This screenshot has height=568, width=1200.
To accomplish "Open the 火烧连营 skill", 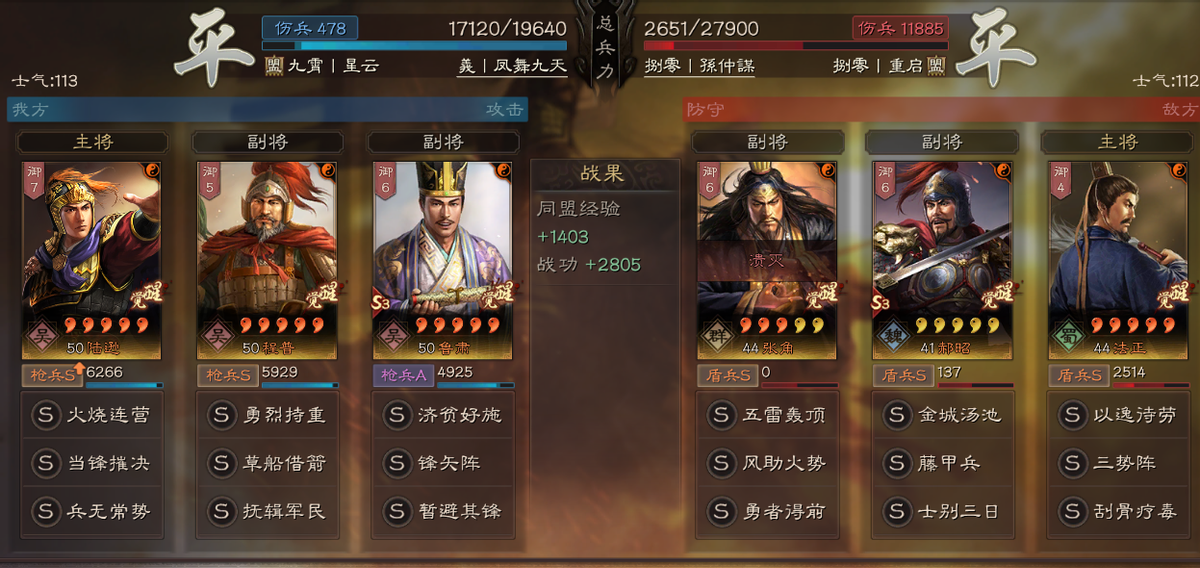I will (91, 415).
